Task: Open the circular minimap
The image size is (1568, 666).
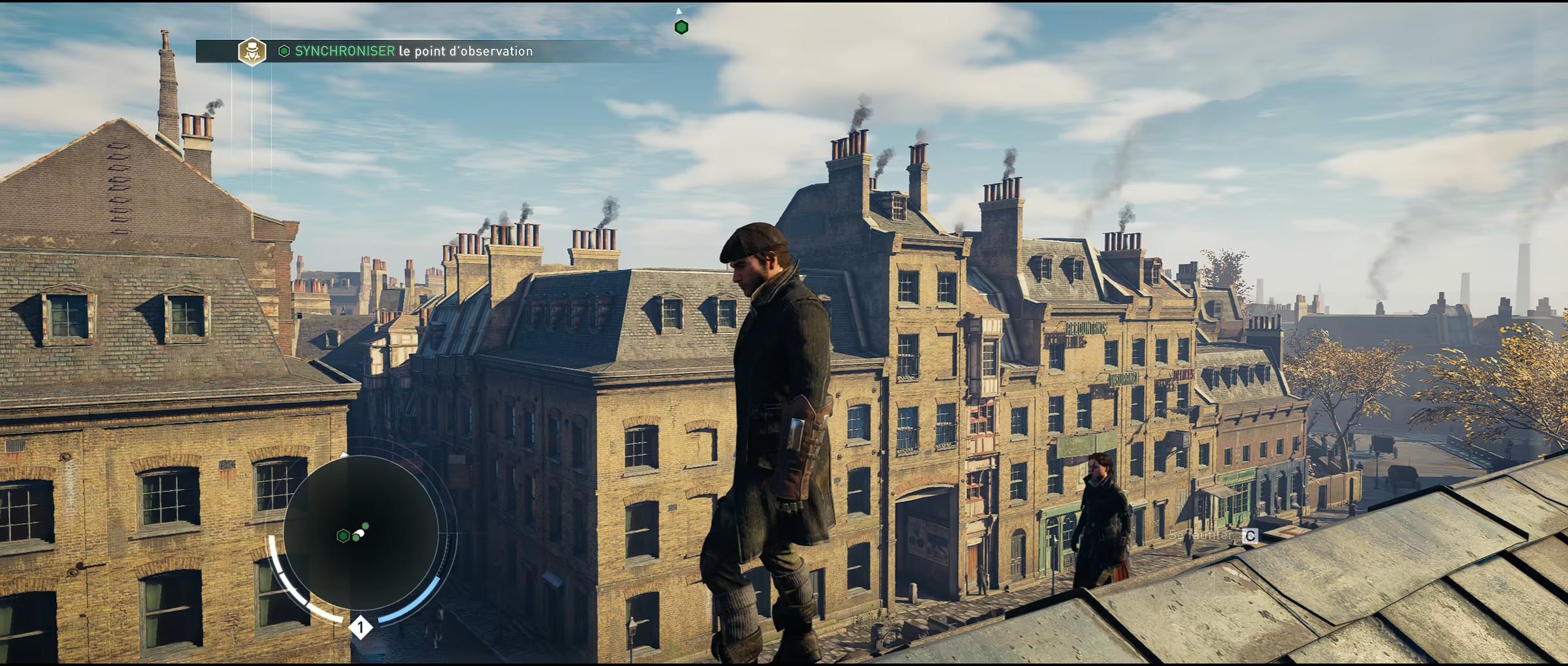Action: pyautogui.click(x=361, y=533)
